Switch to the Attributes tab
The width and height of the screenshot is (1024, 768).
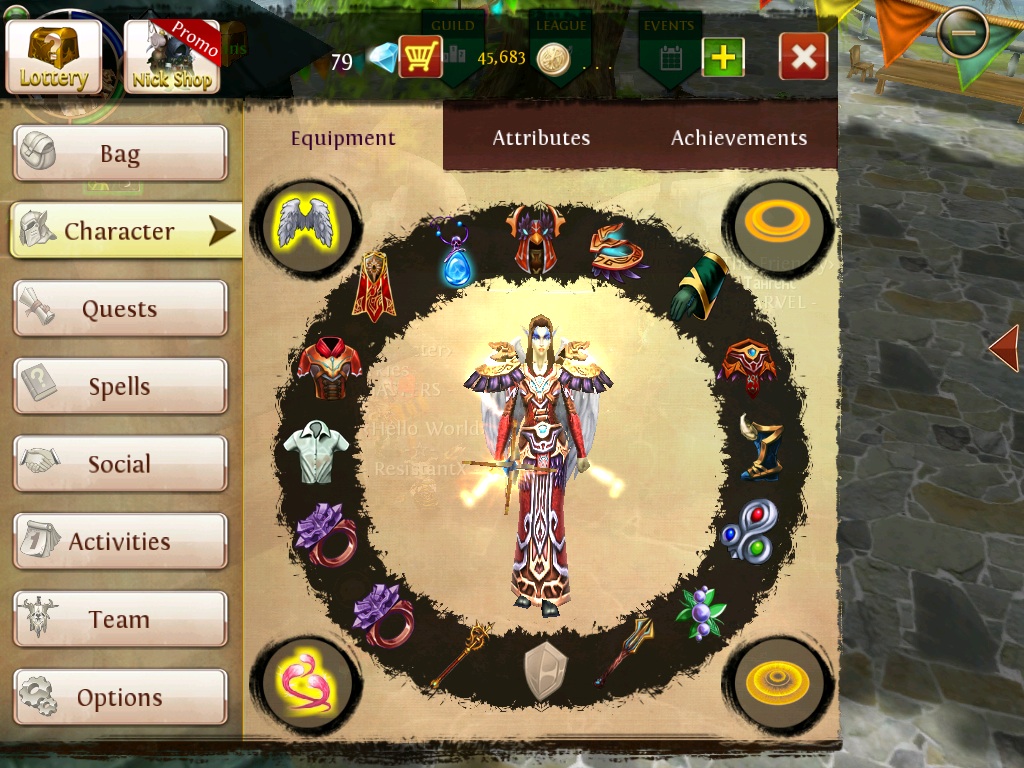541,138
